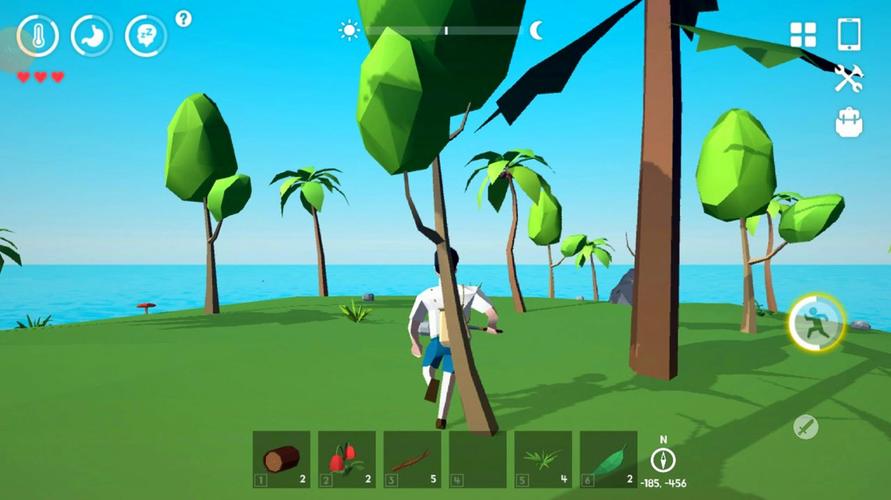Tap the thermometer temperature status icon
Screen dimensions: 891x500
[x=38, y=36]
